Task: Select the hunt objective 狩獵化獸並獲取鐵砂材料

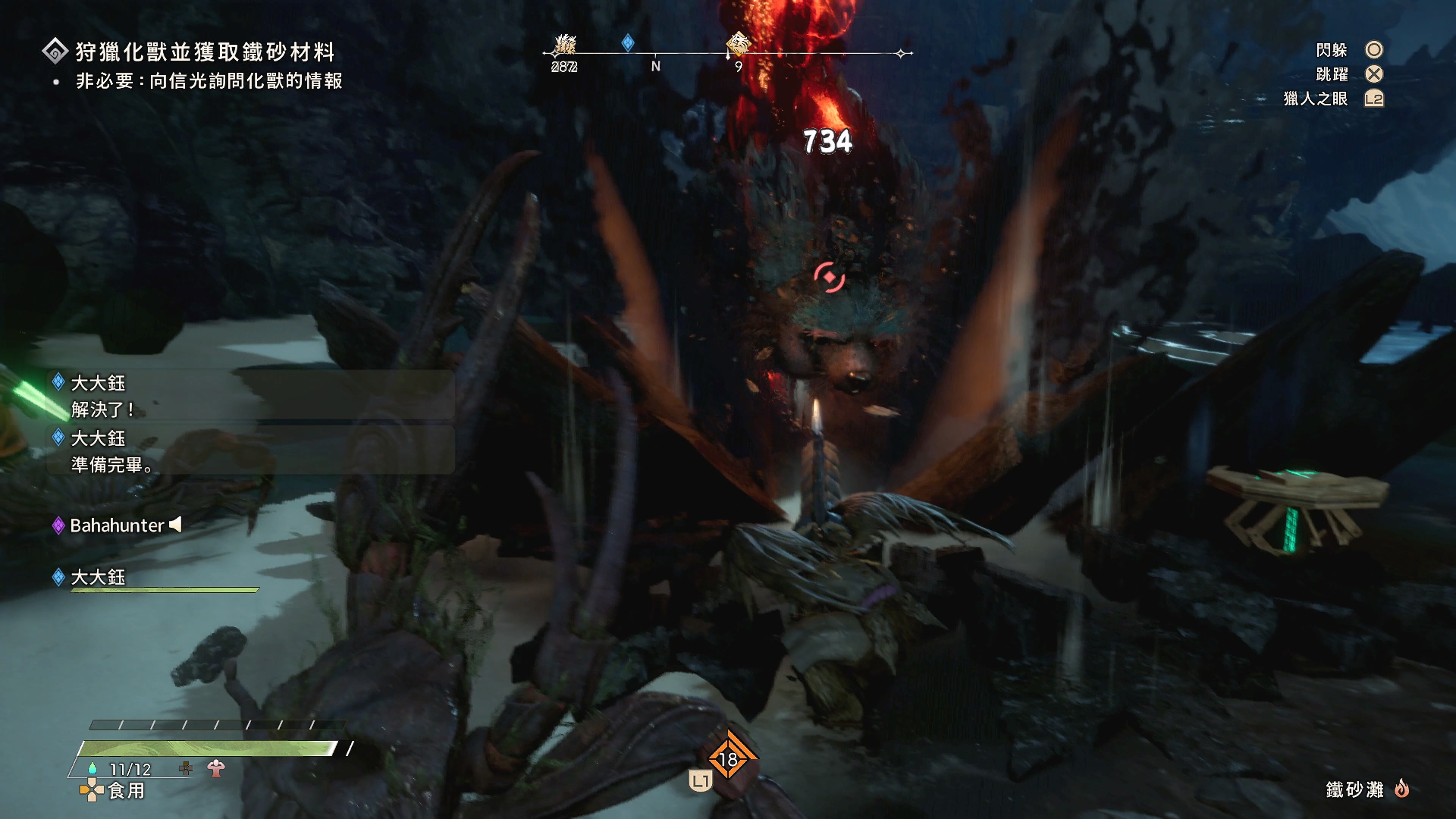Action: pyautogui.click(x=205, y=52)
